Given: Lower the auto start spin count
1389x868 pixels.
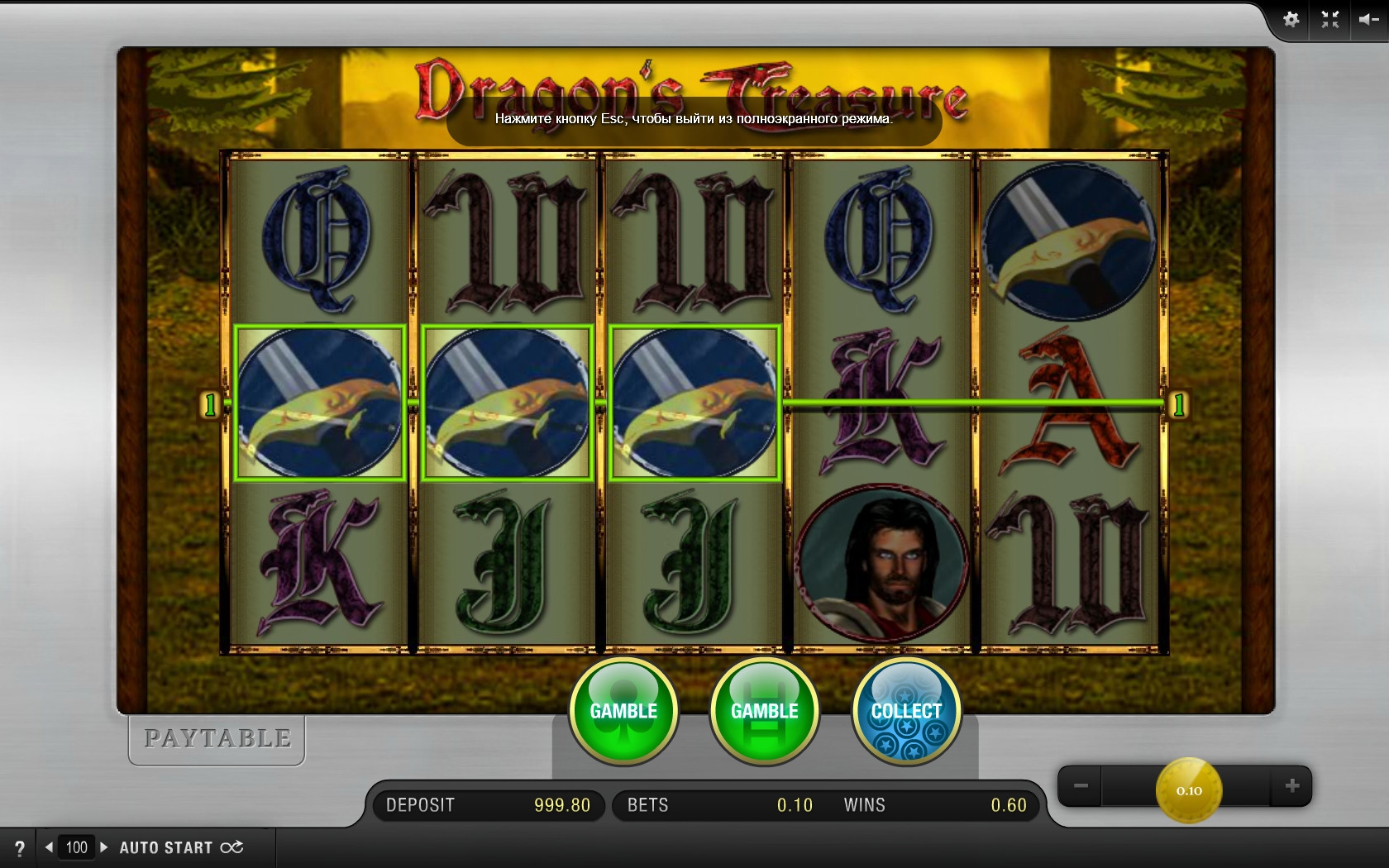Looking at the screenshot, I should point(50,847).
